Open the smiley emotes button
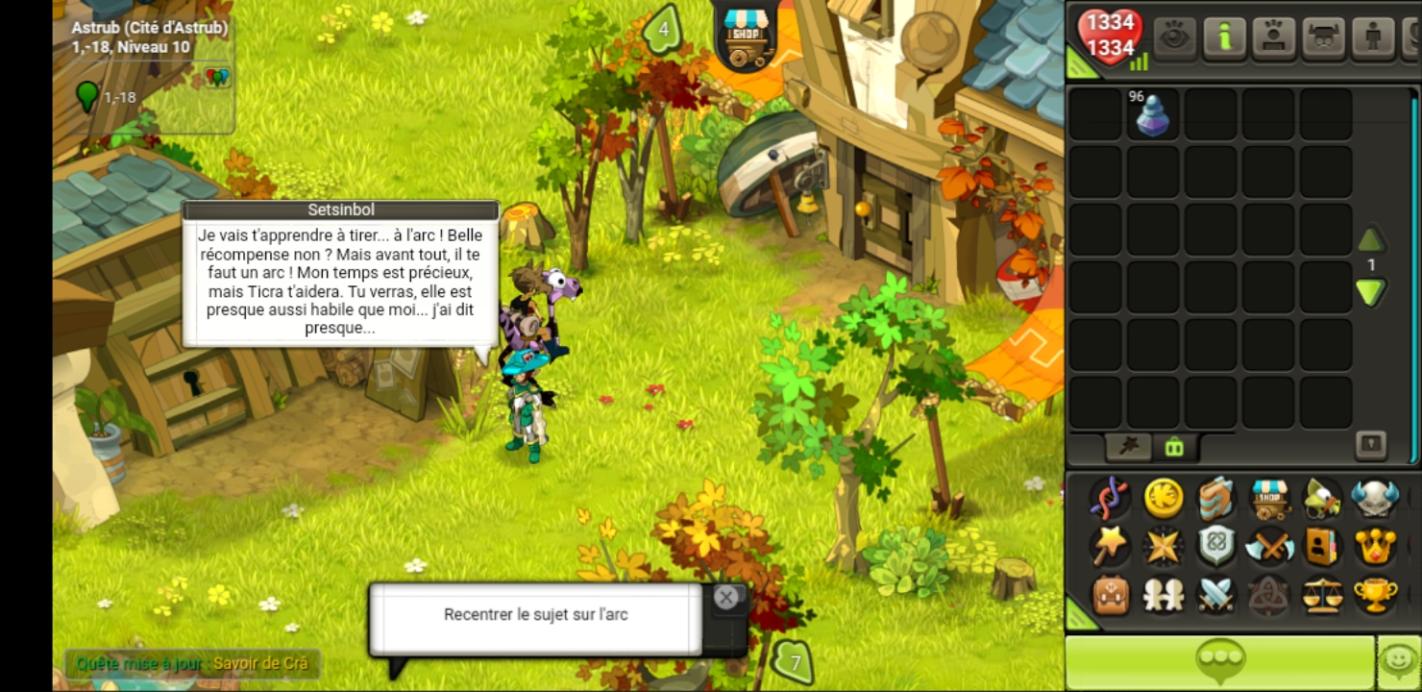Screen dimensions: 1422x692 (x=1398, y=661)
